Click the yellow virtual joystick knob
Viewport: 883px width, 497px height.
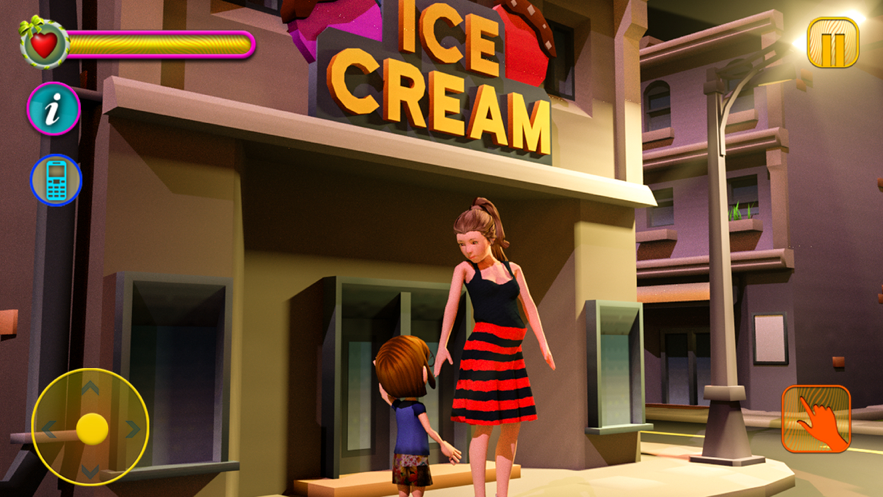(92, 428)
